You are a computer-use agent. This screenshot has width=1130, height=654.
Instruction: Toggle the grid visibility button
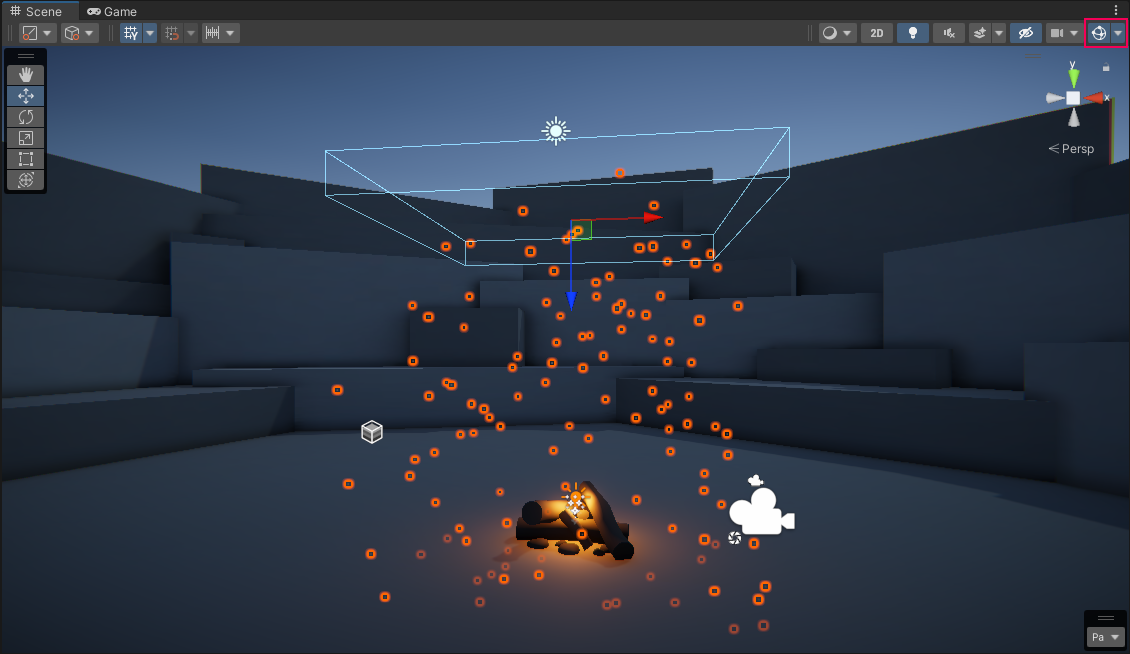[130, 33]
